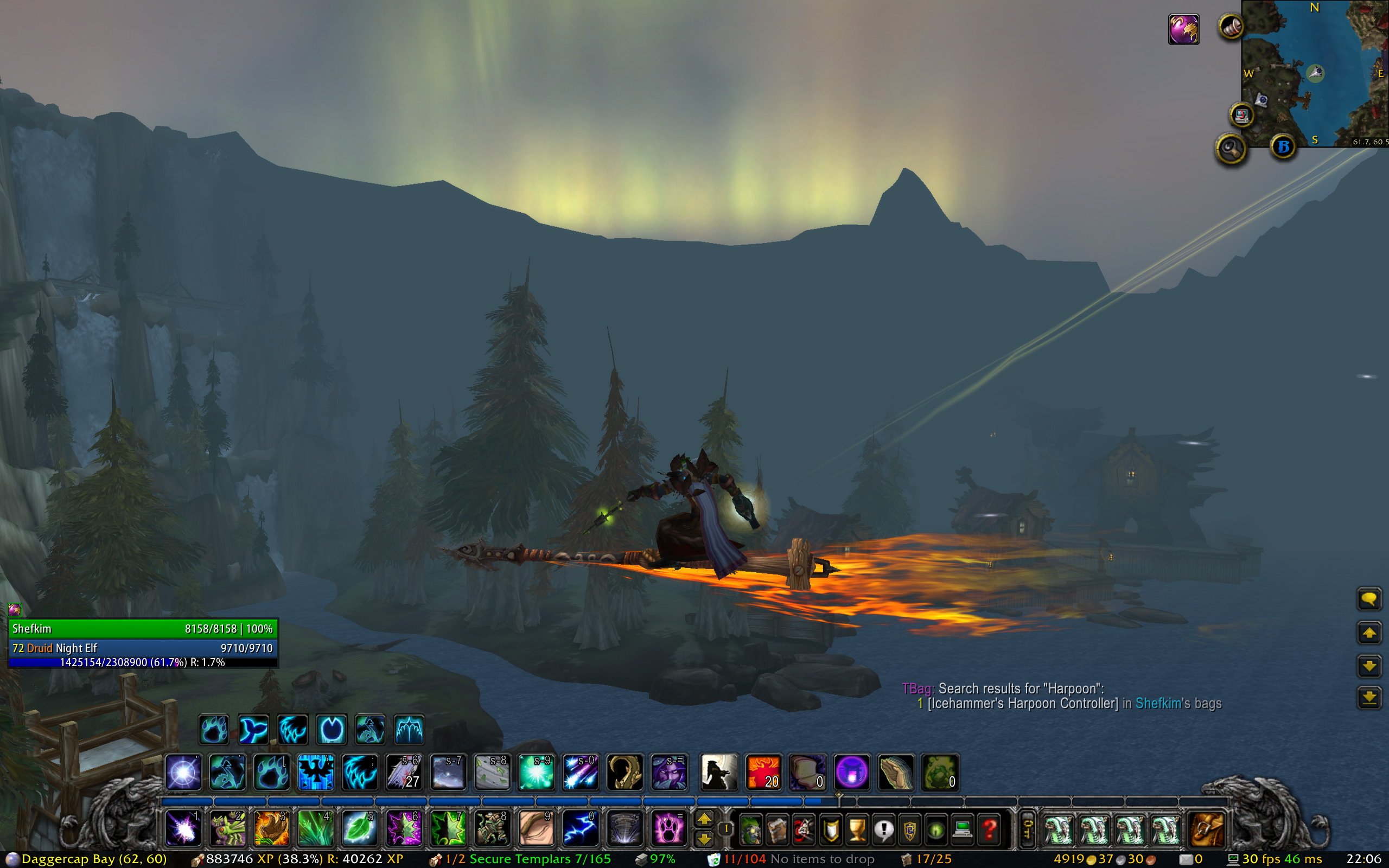Activate the Hurricane ability in slot 0
Screen dimensions: 1389x868
coord(580,829)
